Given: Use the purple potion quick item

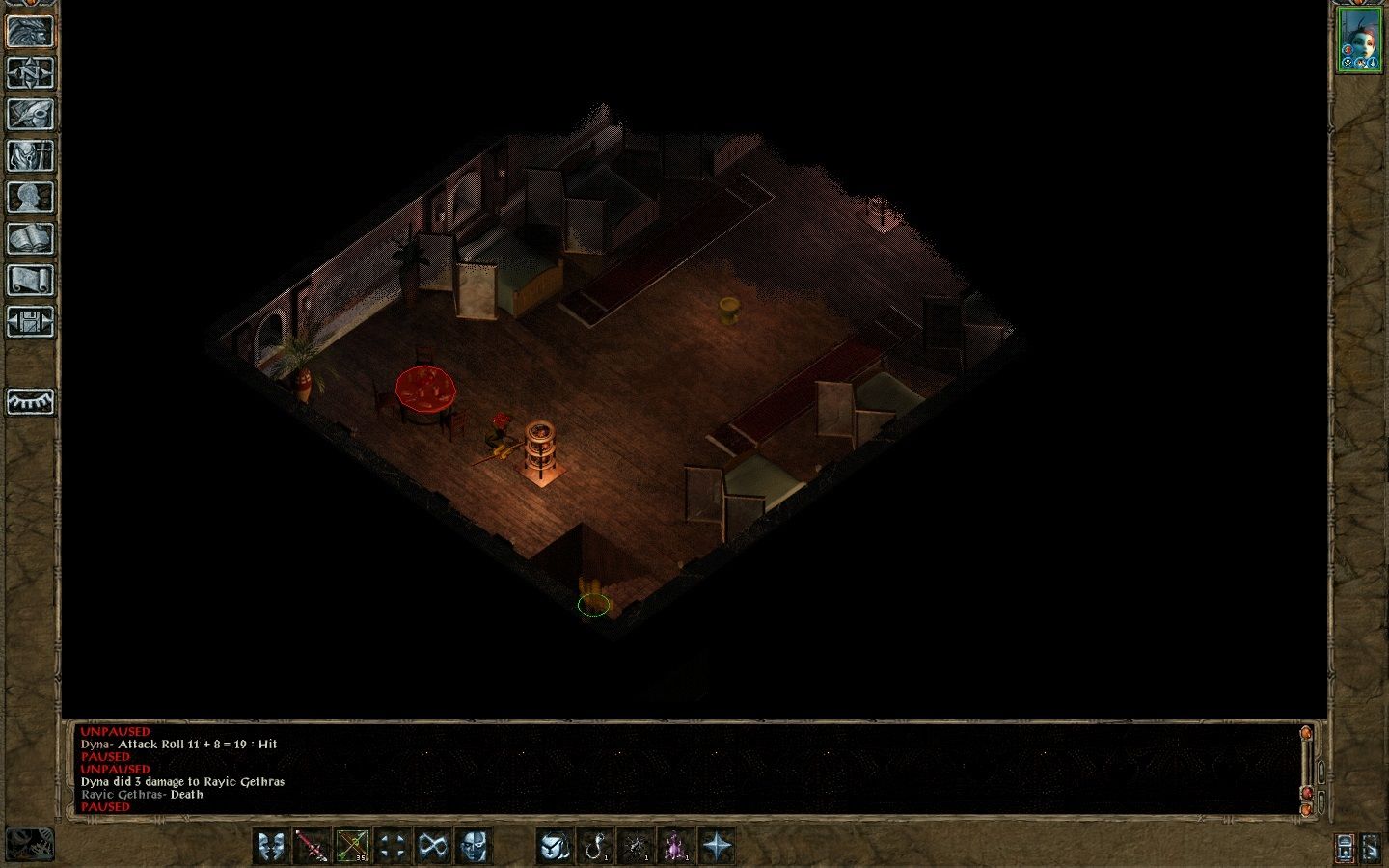Looking at the screenshot, I should tap(676, 847).
